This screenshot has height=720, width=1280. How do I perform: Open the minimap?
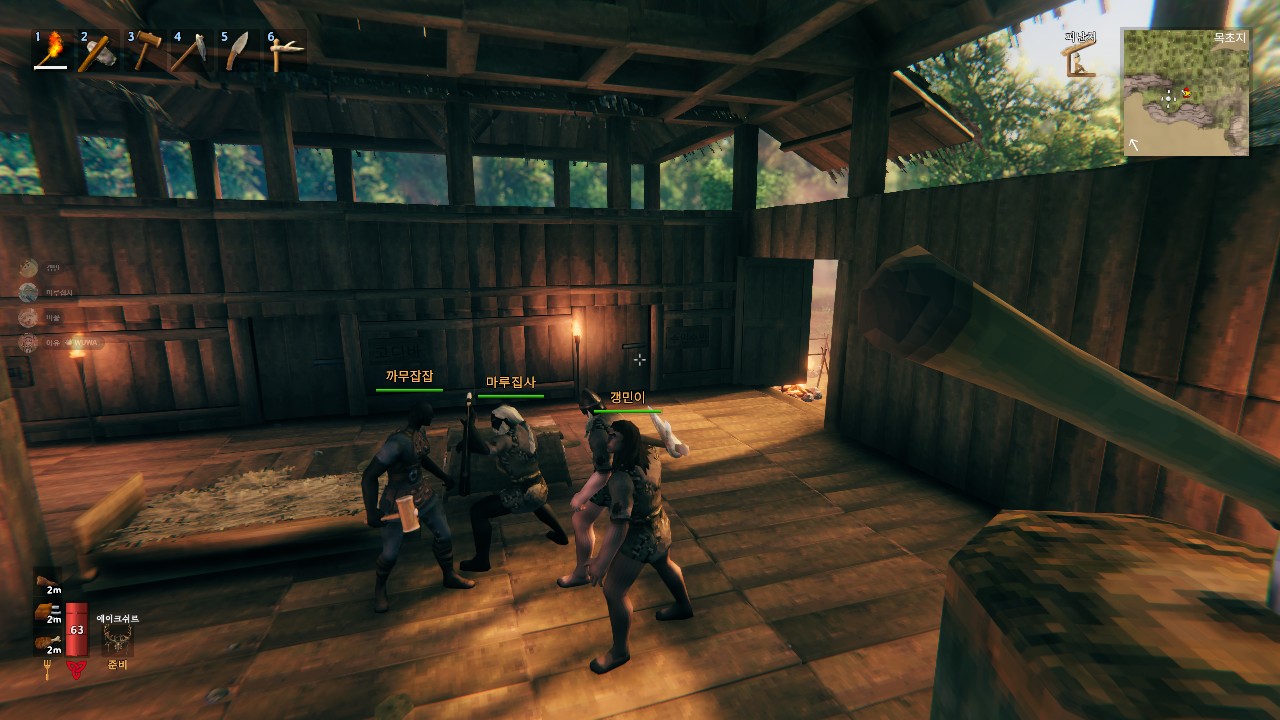[1185, 92]
